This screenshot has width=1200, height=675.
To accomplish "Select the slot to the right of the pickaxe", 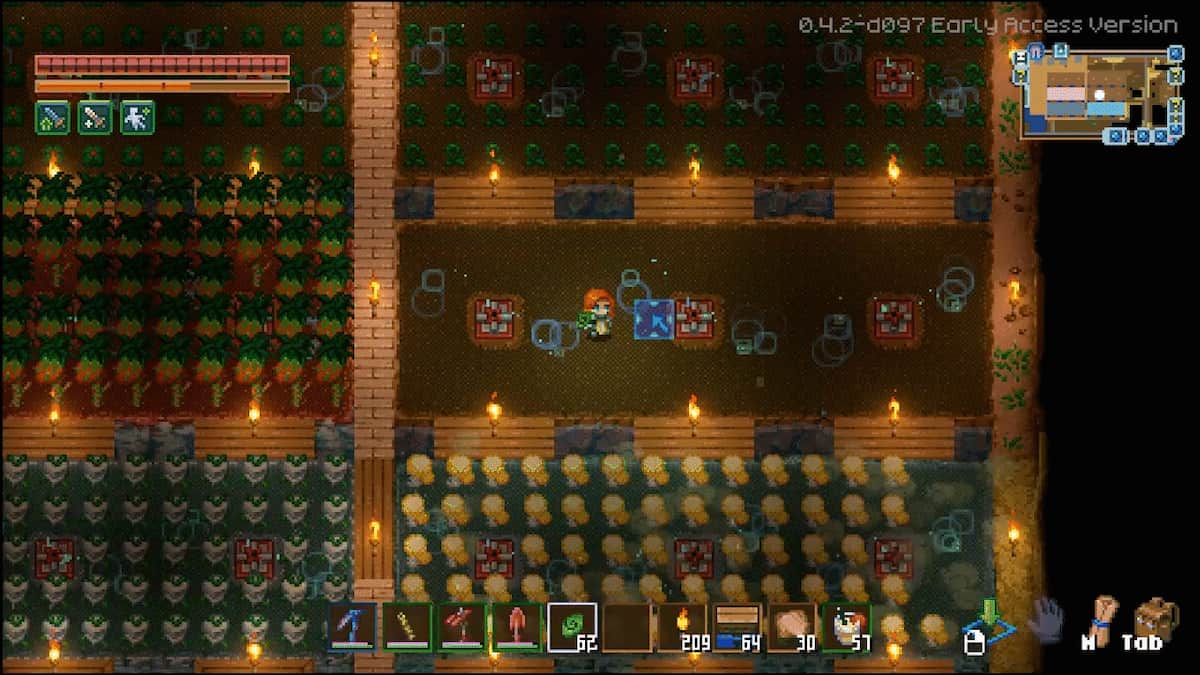I will click(407, 627).
